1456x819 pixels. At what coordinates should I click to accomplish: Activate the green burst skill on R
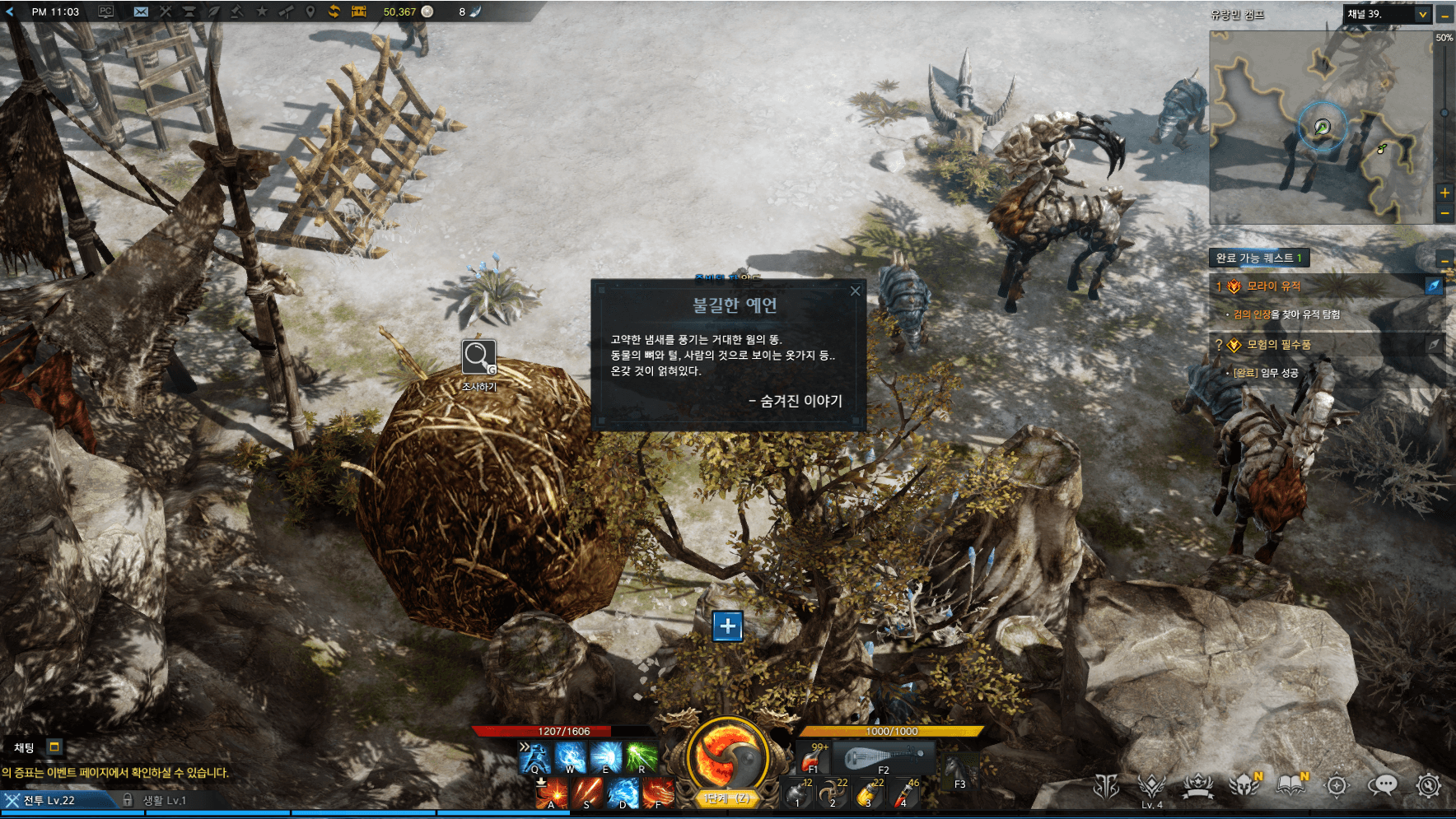point(641,756)
